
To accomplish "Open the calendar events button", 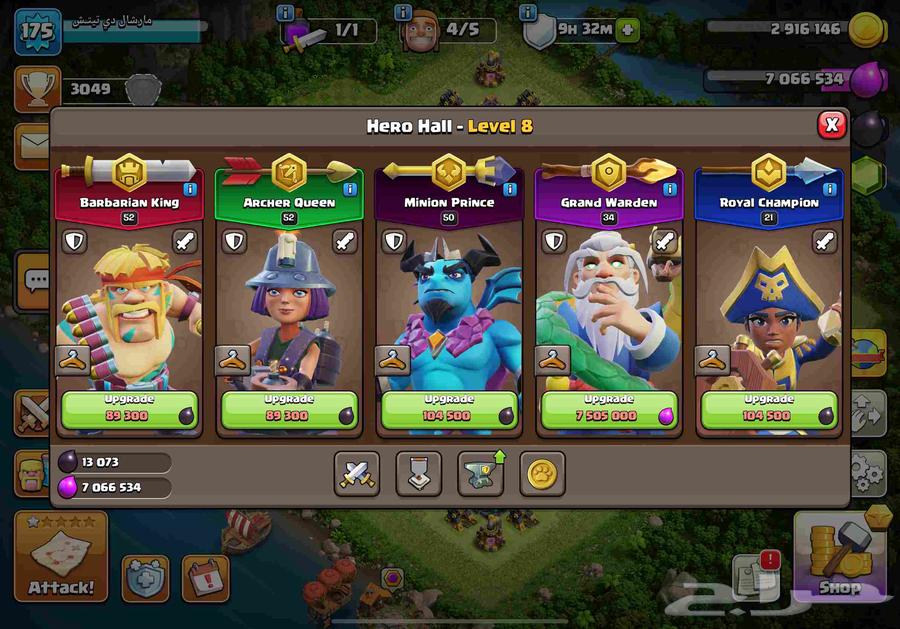I will click(x=205, y=577).
